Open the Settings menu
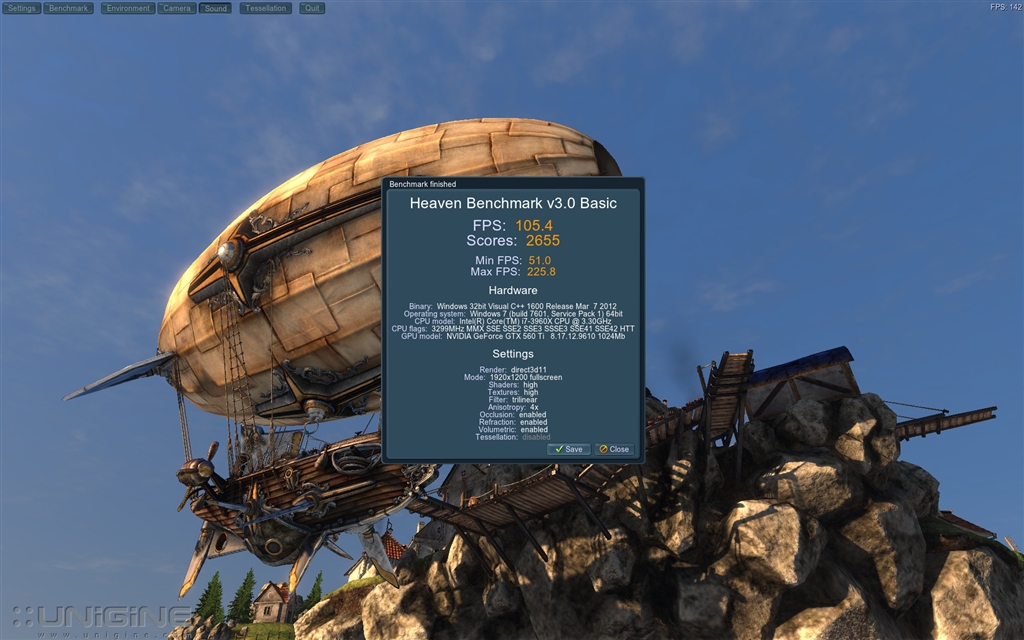1024x640 pixels. (22, 8)
